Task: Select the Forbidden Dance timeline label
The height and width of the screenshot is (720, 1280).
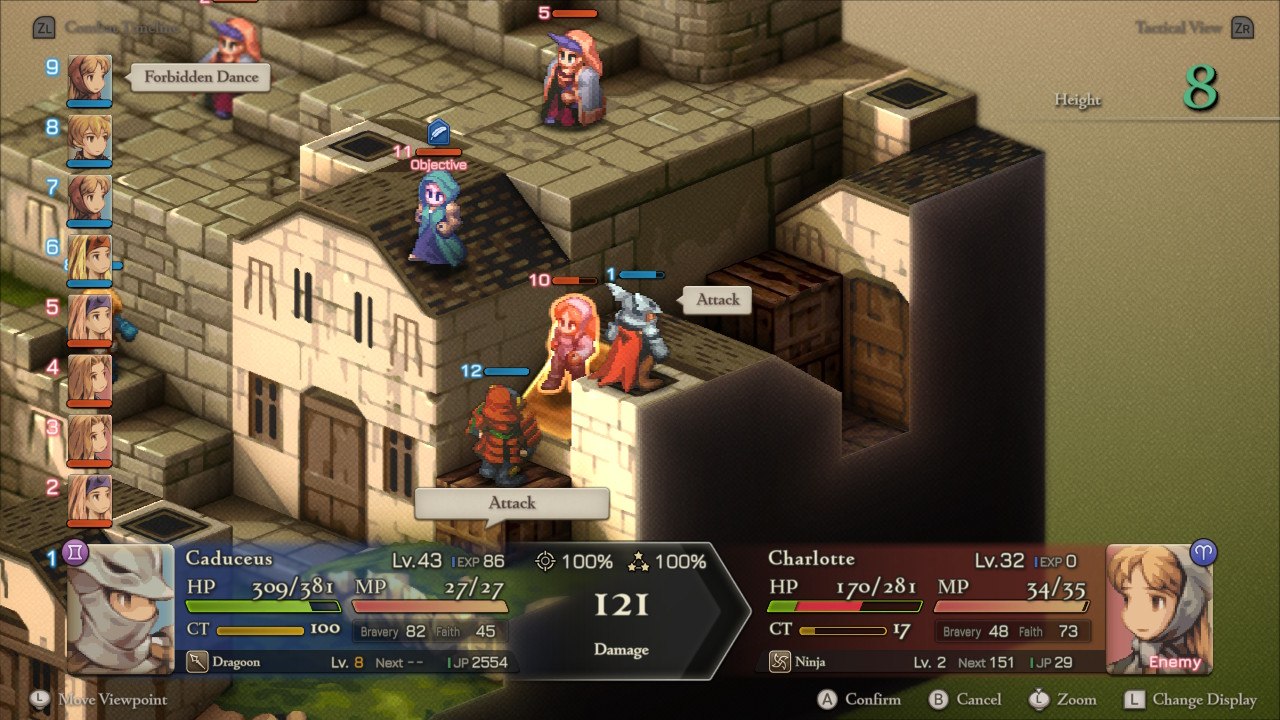Action: pos(201,77)
